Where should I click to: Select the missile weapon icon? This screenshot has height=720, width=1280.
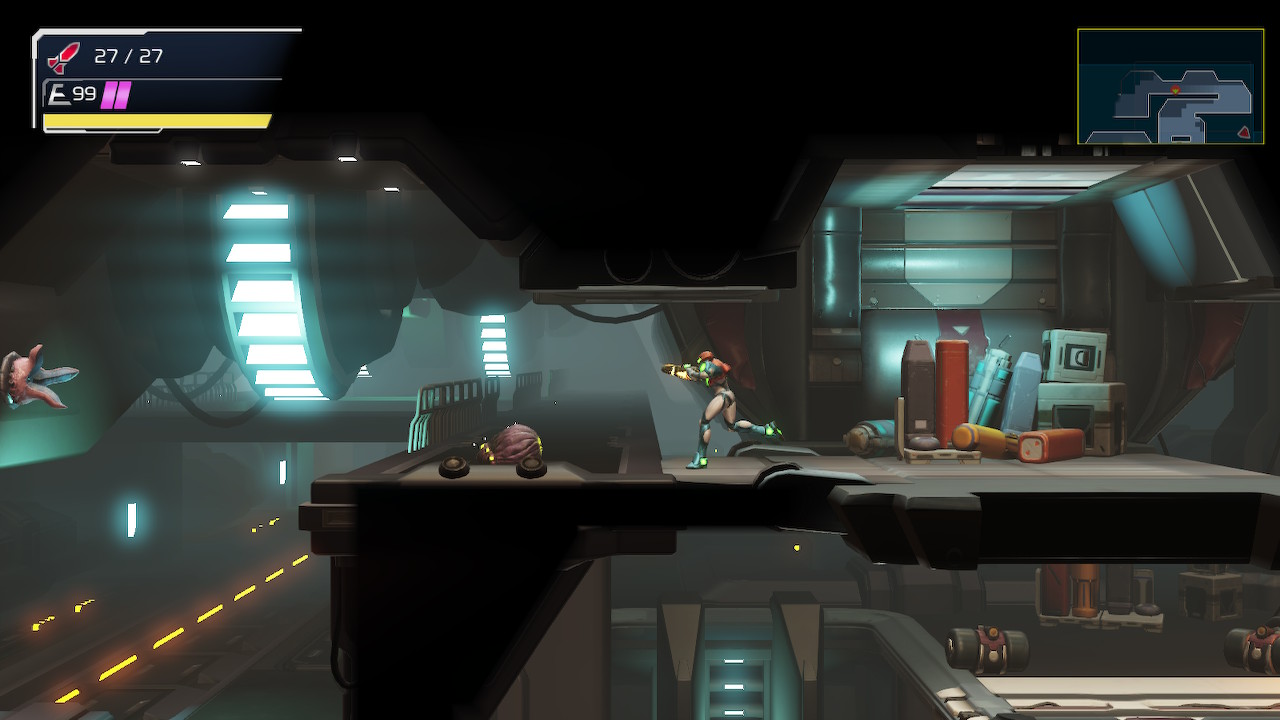pyautogui.click(x=64, y=57)
